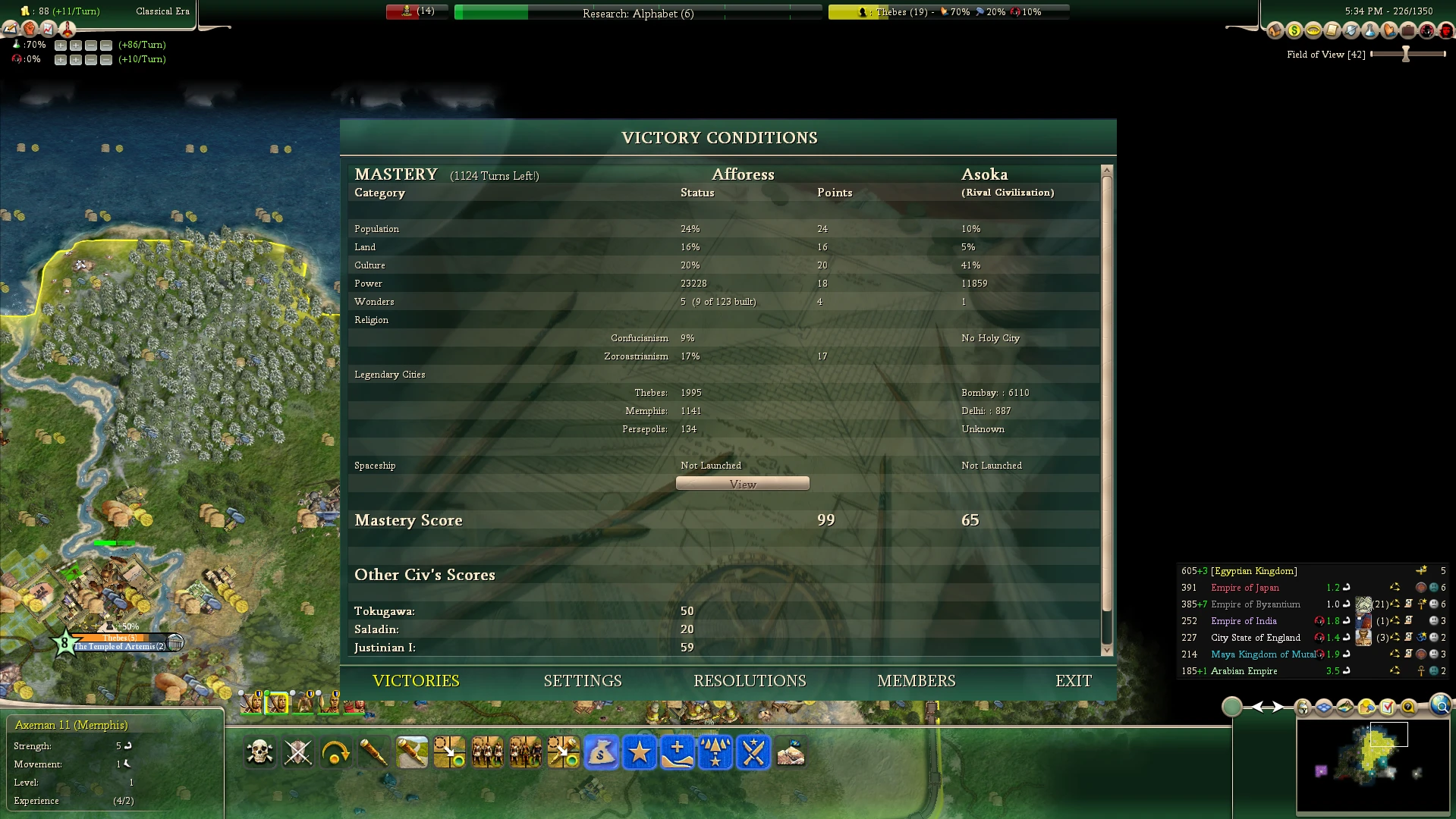1456x819 pixels.
Task: Open the RESOLUTIONS tab
Action: coord(750,681)
